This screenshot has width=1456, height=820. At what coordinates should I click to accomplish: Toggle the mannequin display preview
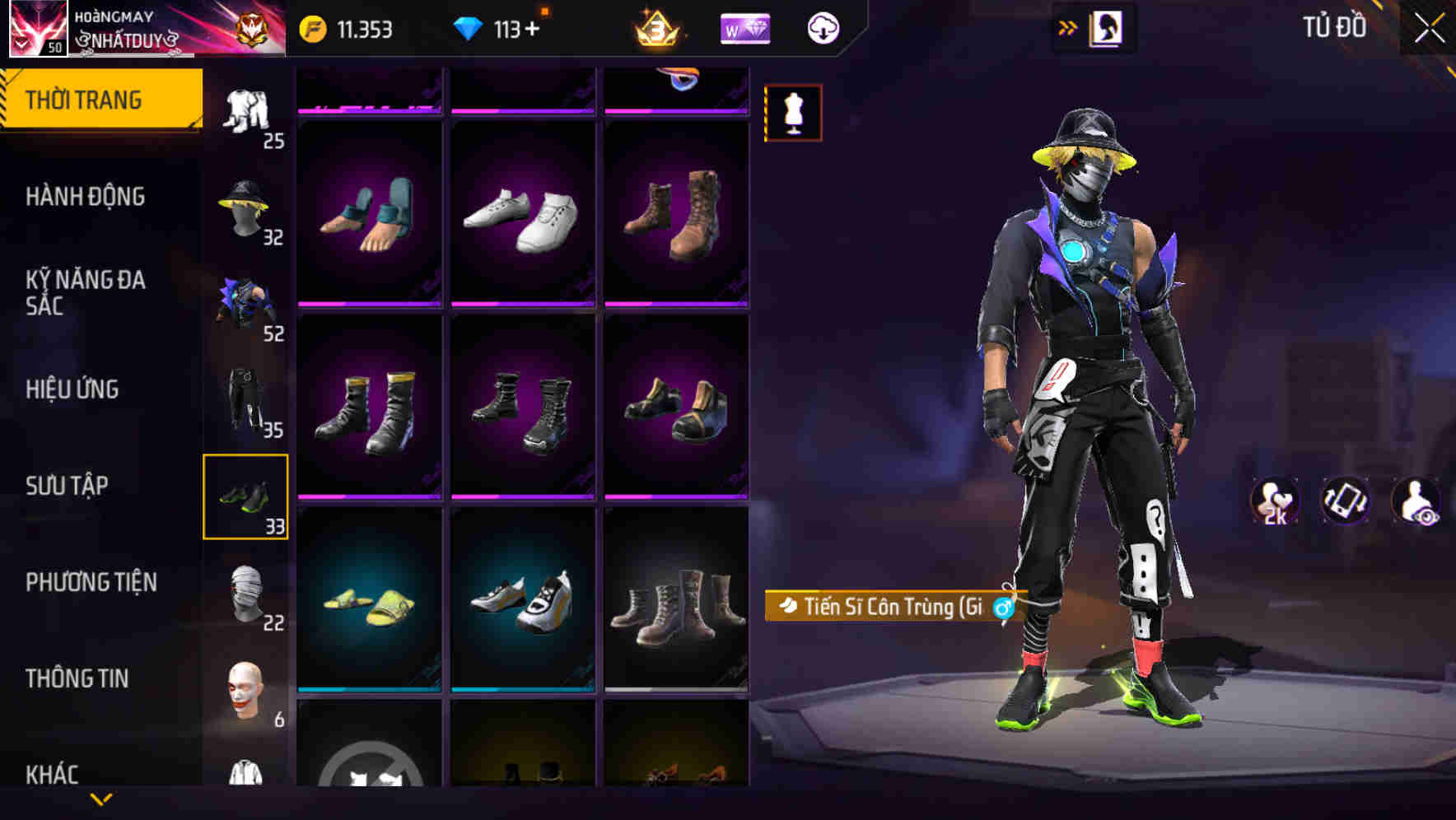pyautogui.click(x=792, y=114)
